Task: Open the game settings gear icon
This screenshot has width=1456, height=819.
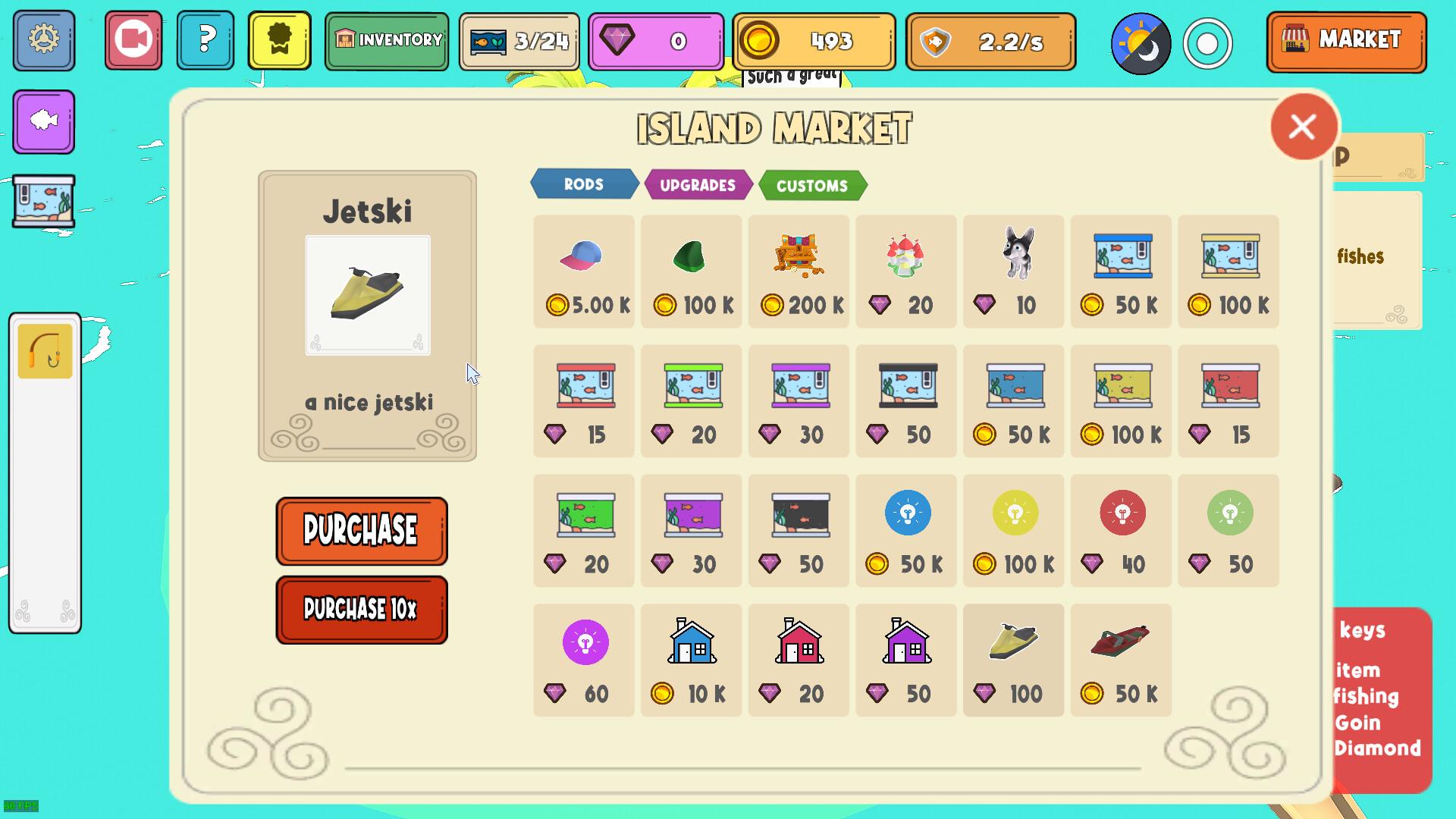Action: tap(43, 41)
